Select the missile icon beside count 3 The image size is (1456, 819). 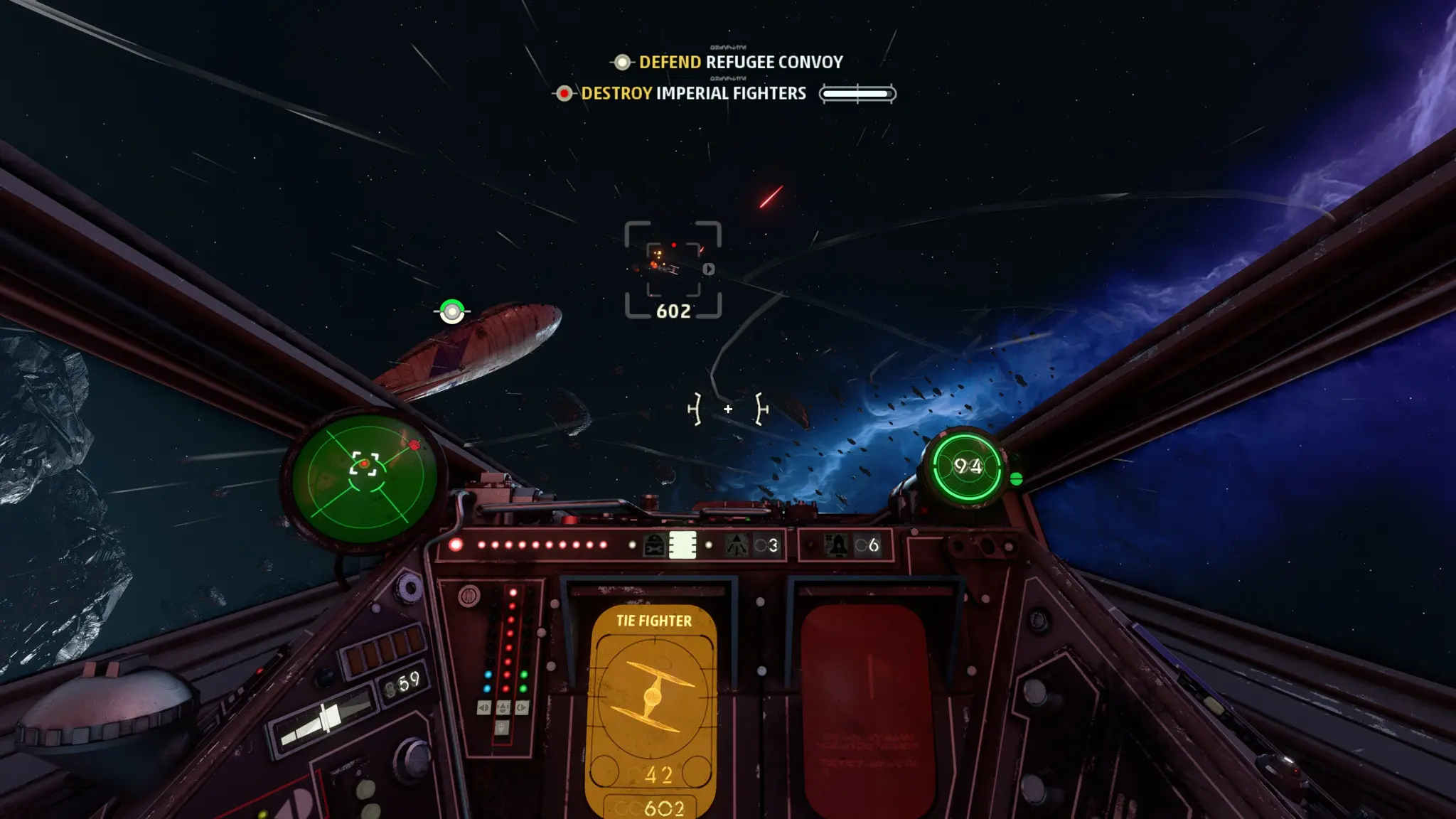(737, 545)
